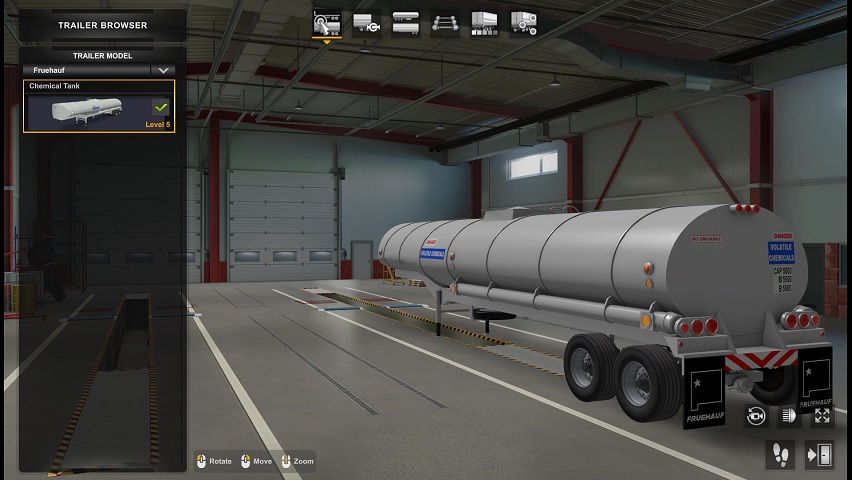
Task: Open the trailer browser tab icon
Action: pyautogui.click(x=326, y=22)
